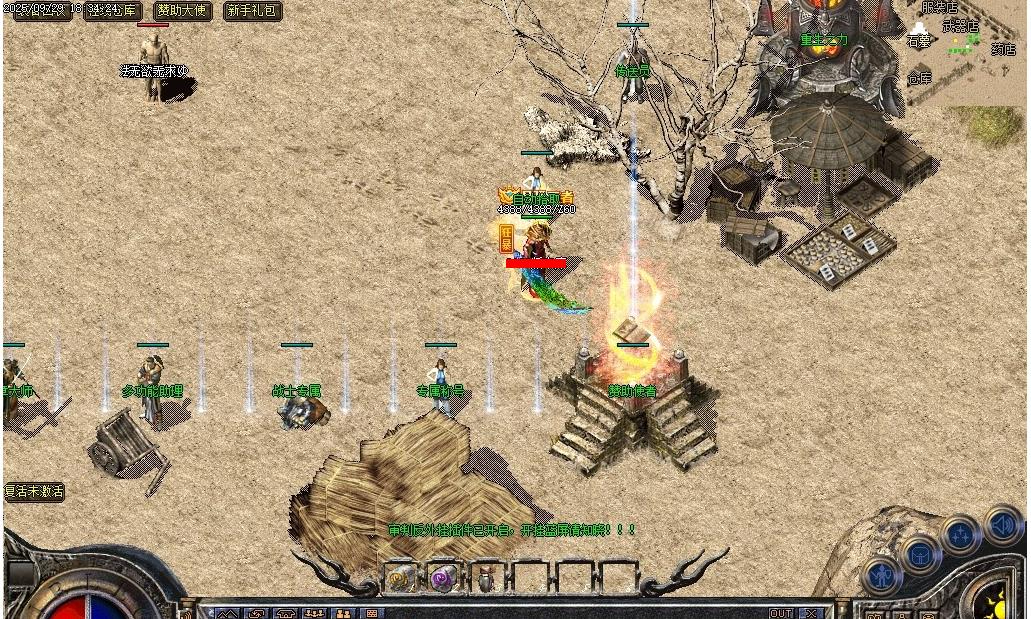Open the bag inventory round button
Screen dimensions: 1031x619
[919, 554]
